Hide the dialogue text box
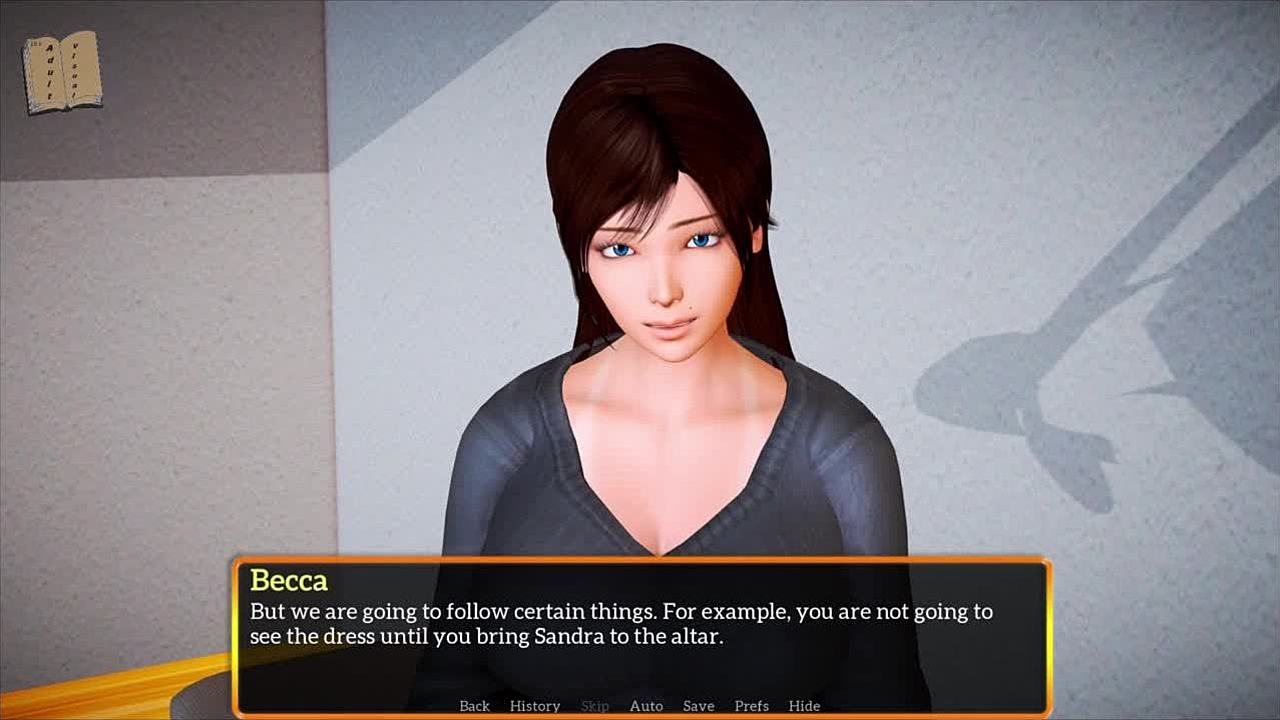The width and height of the screenshot is (1280, 720). click(x=804, y=706)
